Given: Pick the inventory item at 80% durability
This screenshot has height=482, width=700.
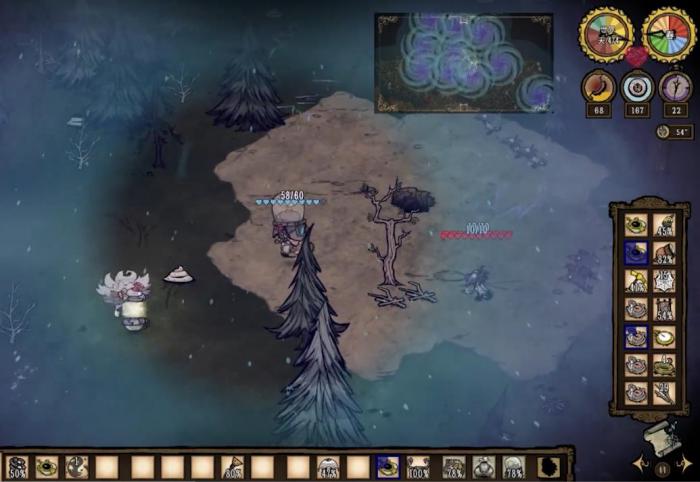Looking at the screenshot, I should [233, 467].
